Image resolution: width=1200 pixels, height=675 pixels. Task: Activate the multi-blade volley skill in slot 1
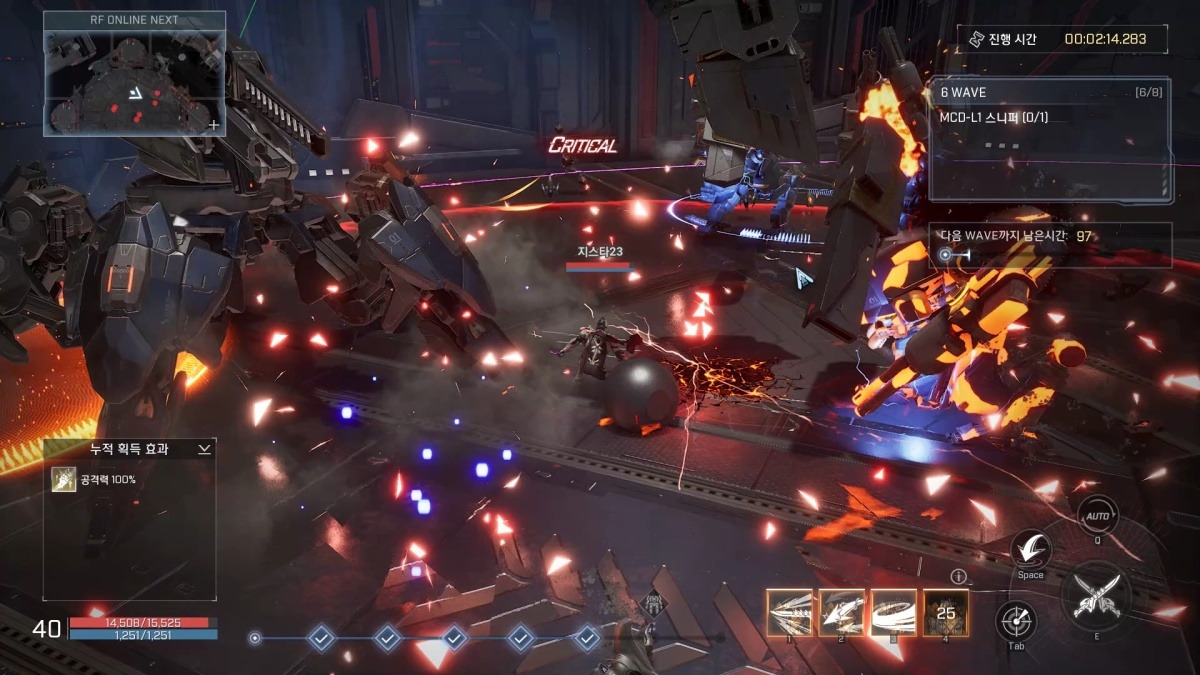pos(789,612)
